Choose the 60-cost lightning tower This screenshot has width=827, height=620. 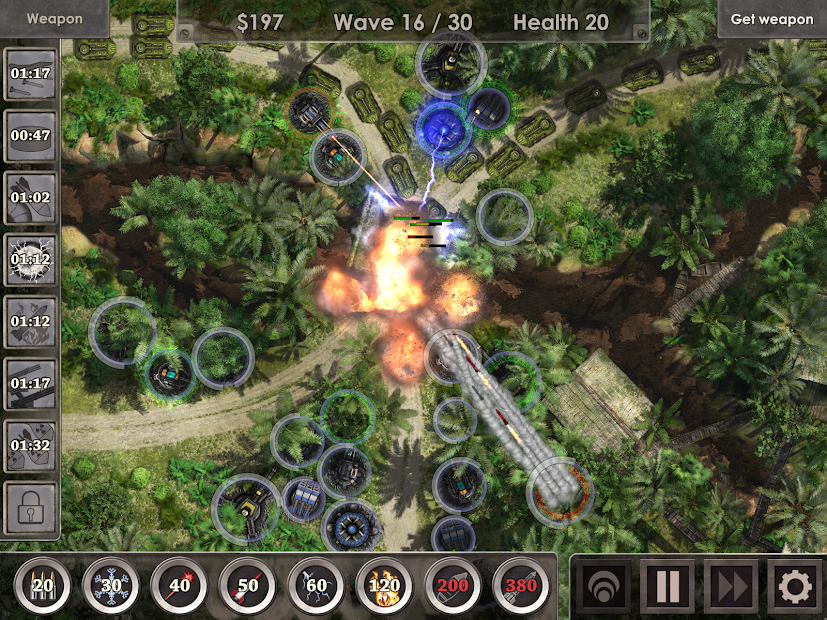pyautogui.click(x=315, y=585)
